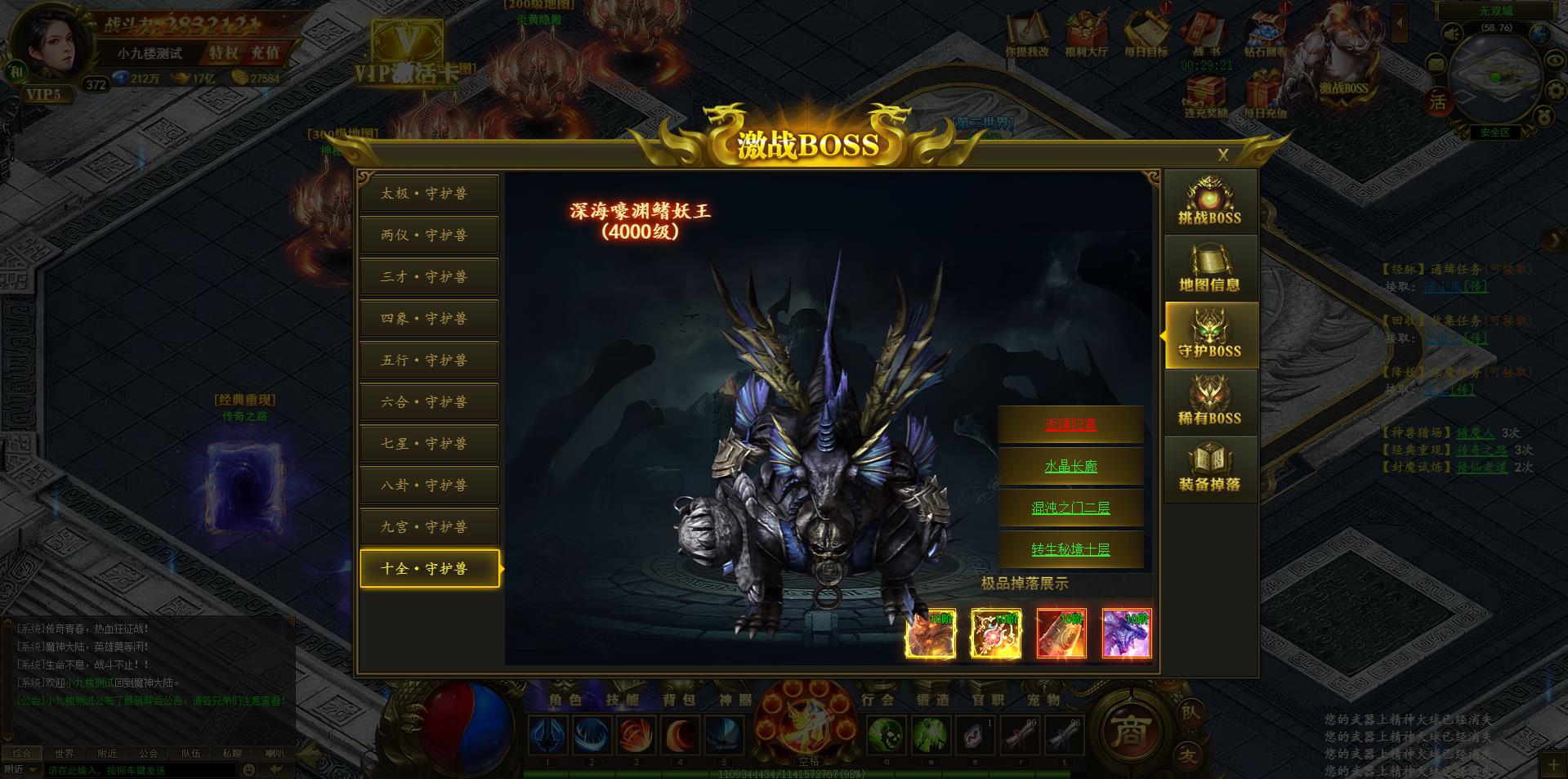Image resolution: width=1568 pixels, height=779 pixels.
Task: Inspect the purple dragon drop item
Action: pos(1126,633)
